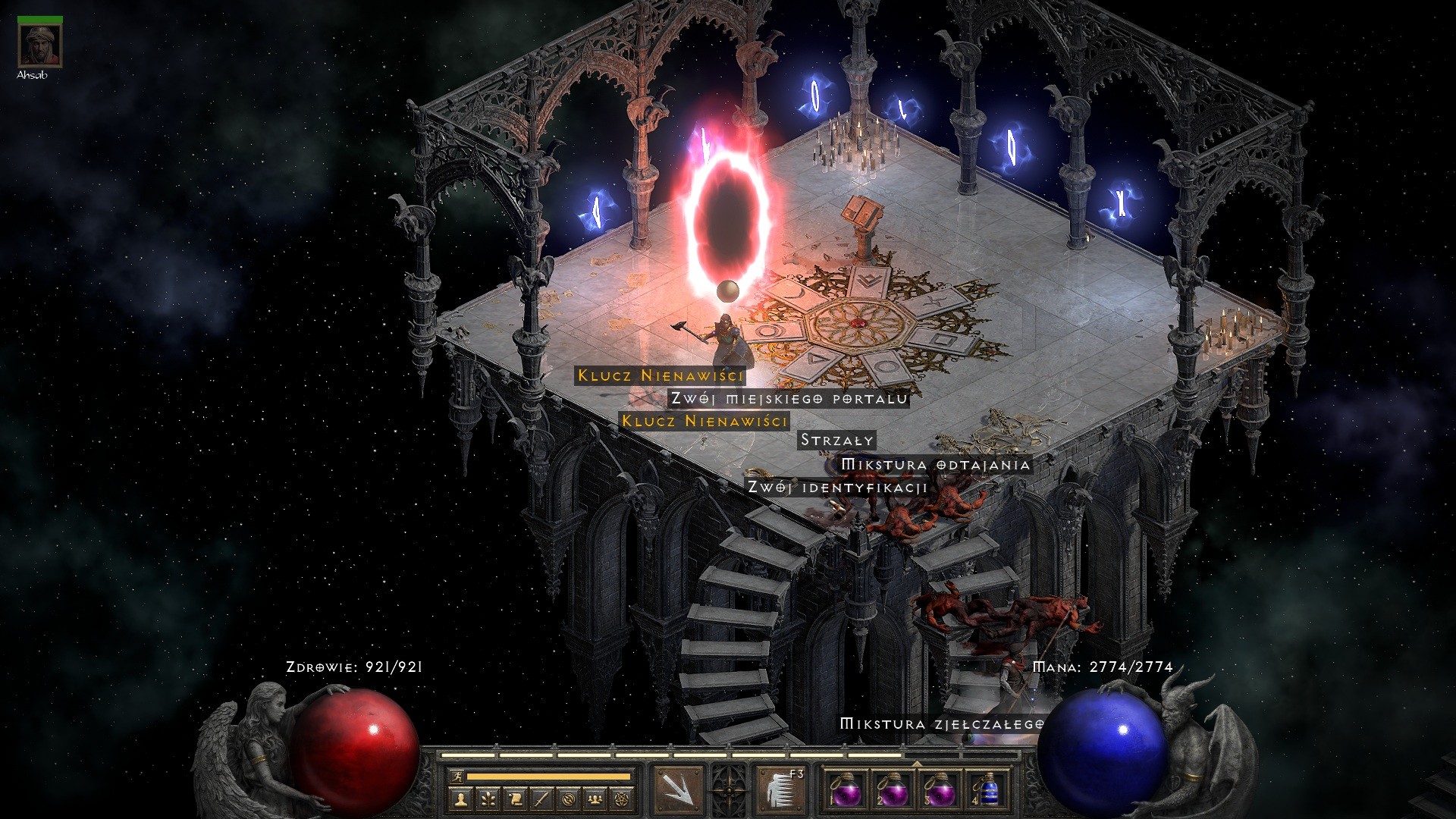Viewport: 1456px width, 819px height.
Task: Open the inventory via sword icon
Action: pos(541,799)
